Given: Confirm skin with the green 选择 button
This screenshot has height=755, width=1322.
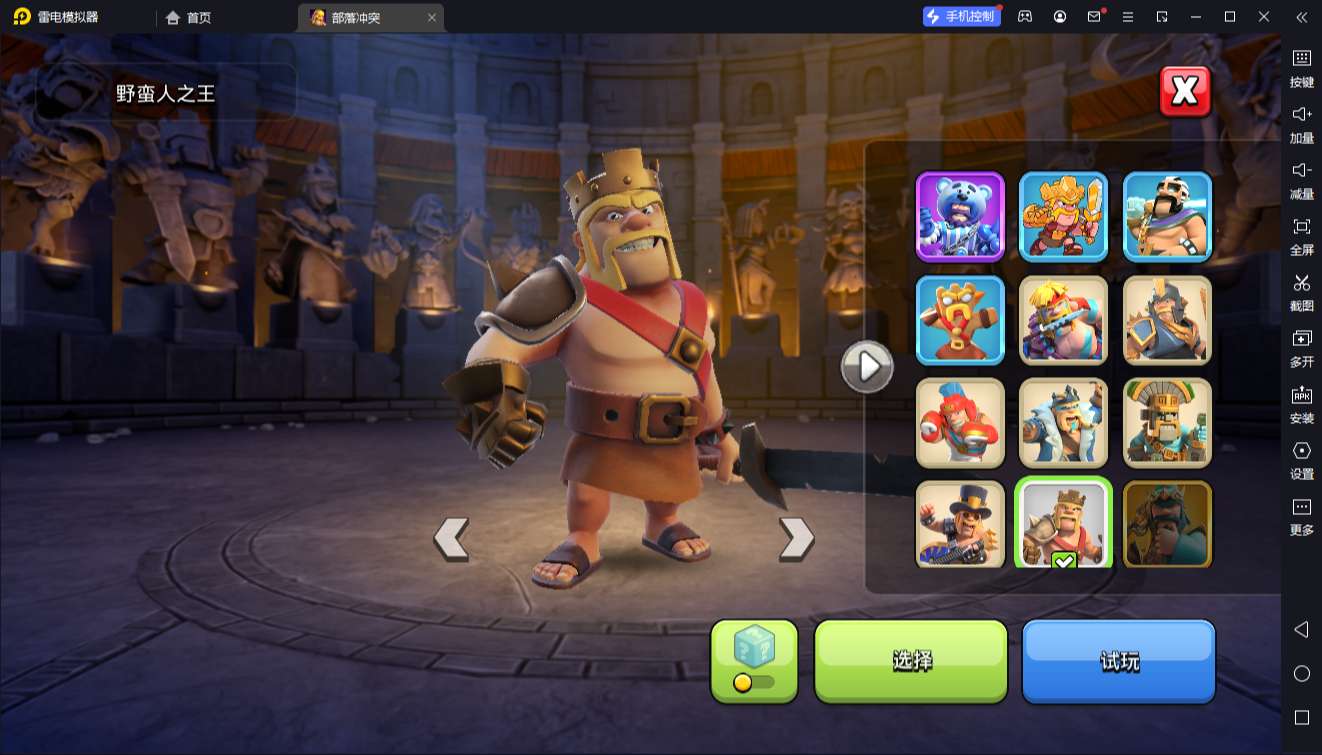Looking at the screenshot, I should (x=911, y=661).
